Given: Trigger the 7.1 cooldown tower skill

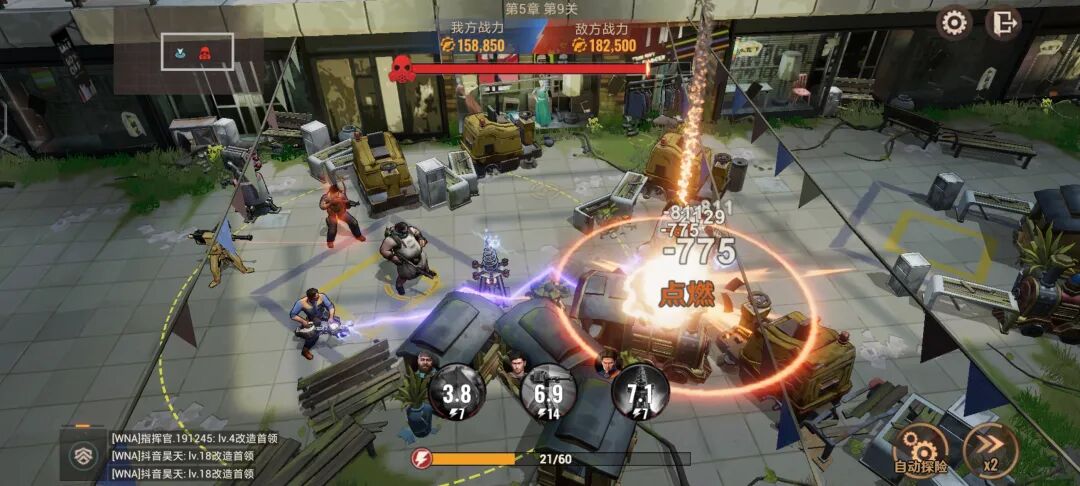Looking at the screenshot, I should click(640, 391).
